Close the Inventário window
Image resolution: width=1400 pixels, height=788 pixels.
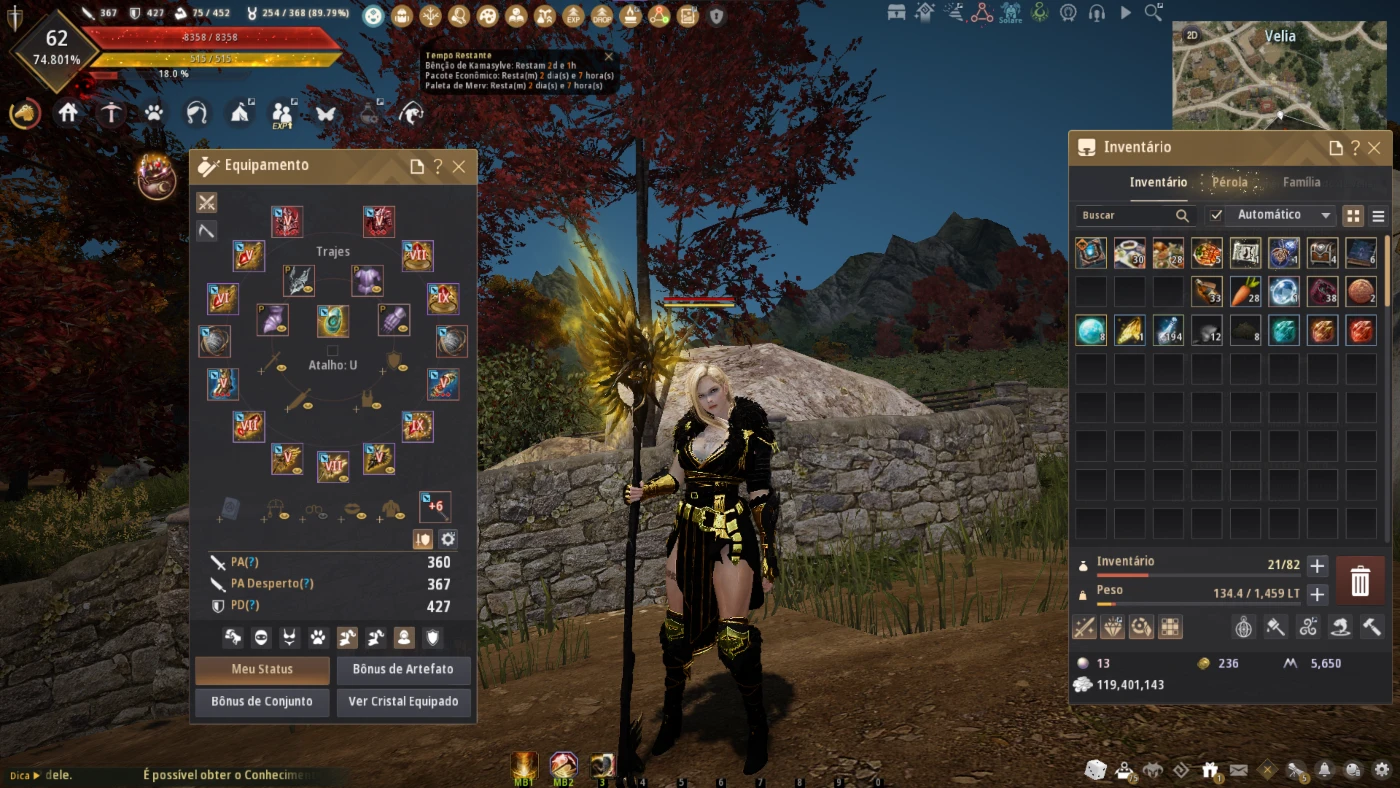pyautogui.click(x=1374, y=148)
